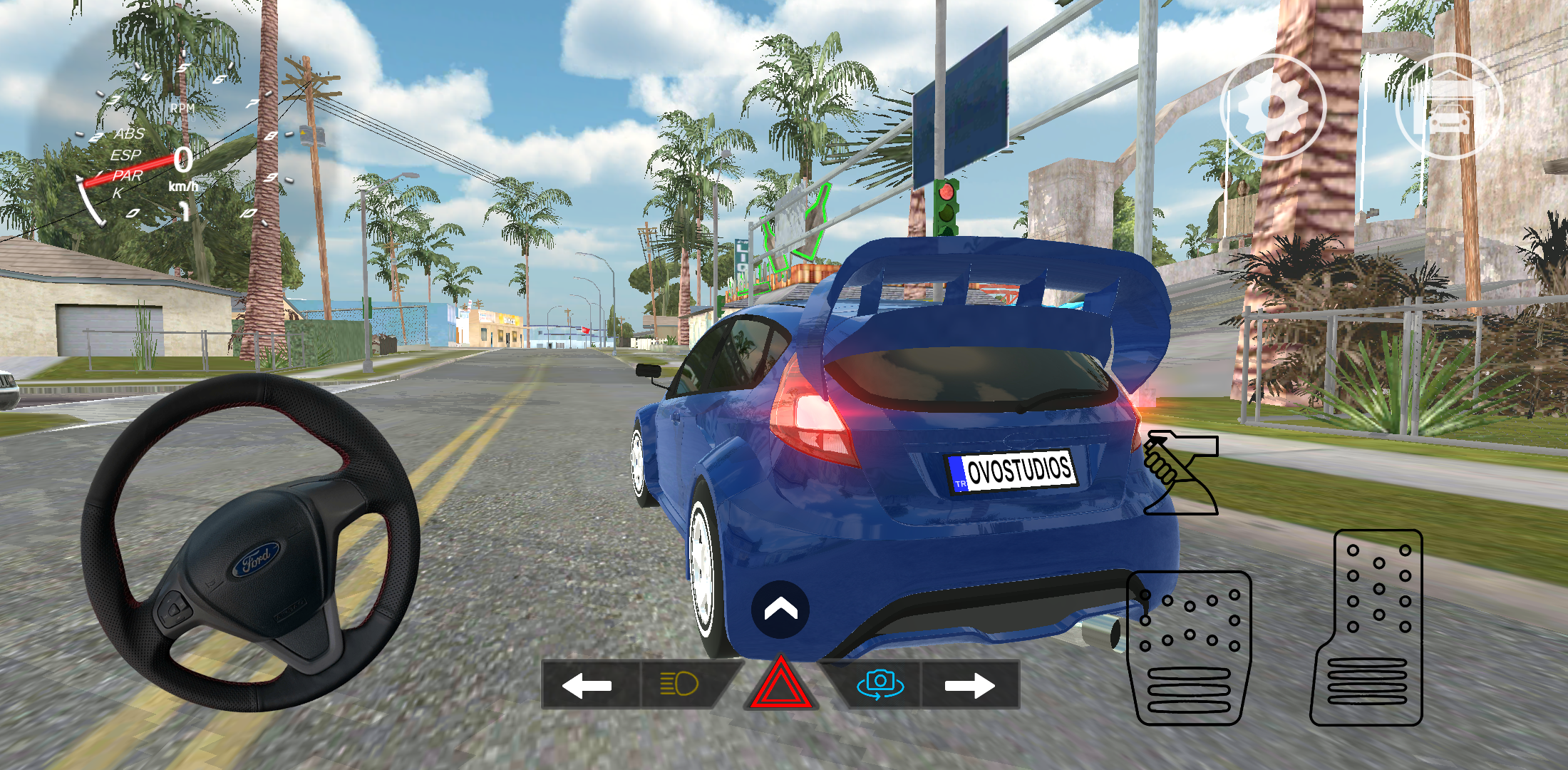Click the Ford steering wheel control
Viewport: 1568px width, 770px height.
pos(251,543)
